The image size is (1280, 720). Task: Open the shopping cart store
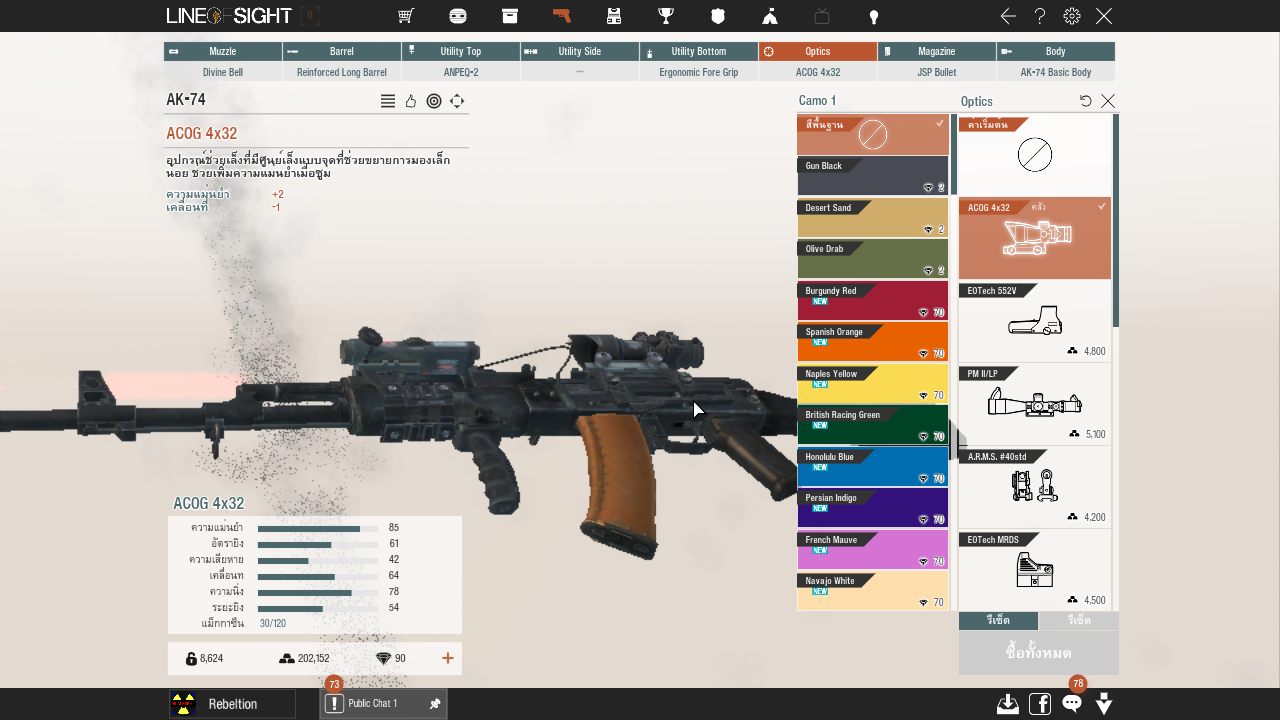pyautogui.click(x=405, y=16)
